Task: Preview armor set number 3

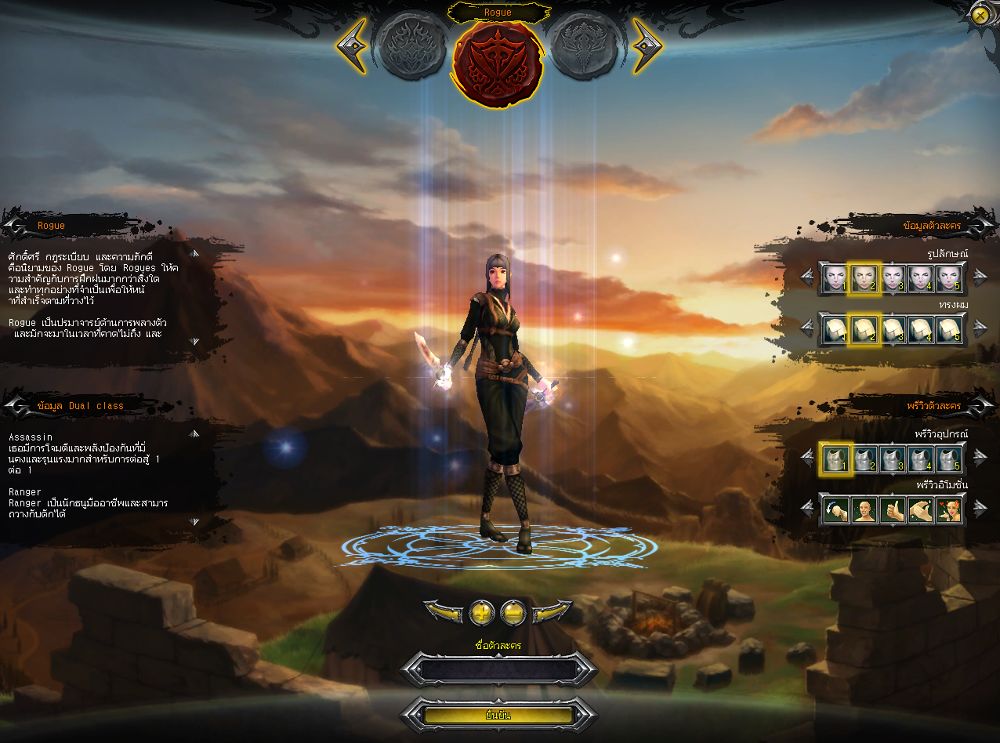Action: [892, 459]
